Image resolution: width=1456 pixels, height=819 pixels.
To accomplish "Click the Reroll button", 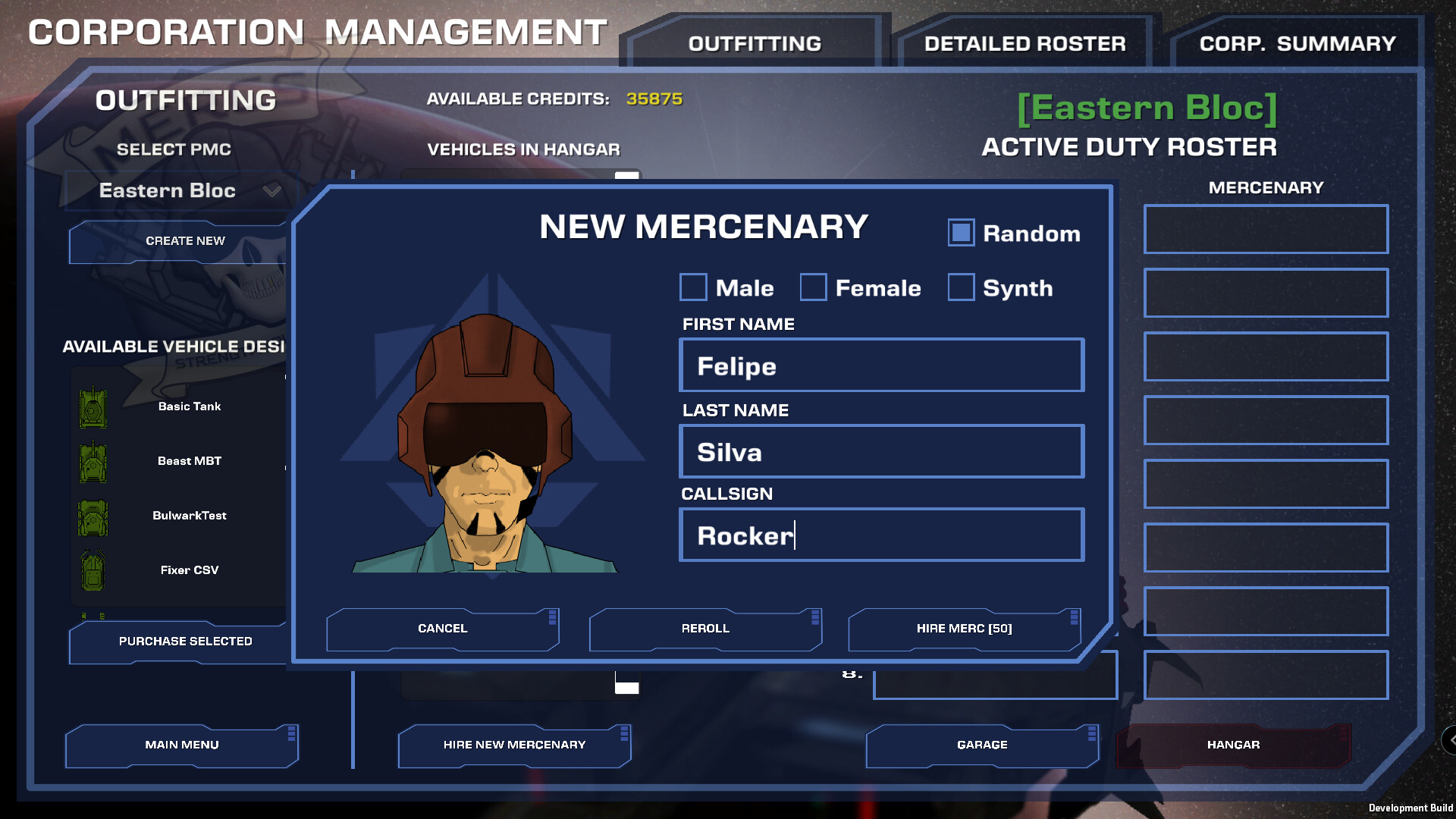I will tap(704, 629).
